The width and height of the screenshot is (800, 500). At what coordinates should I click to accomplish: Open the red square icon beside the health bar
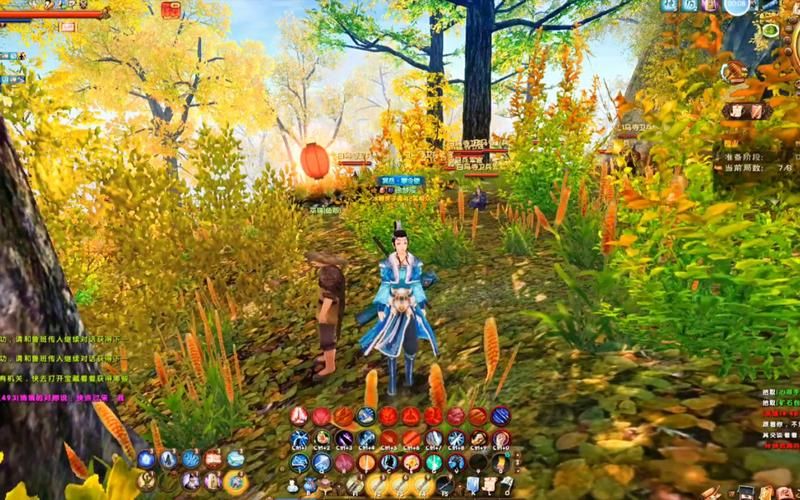171,10
